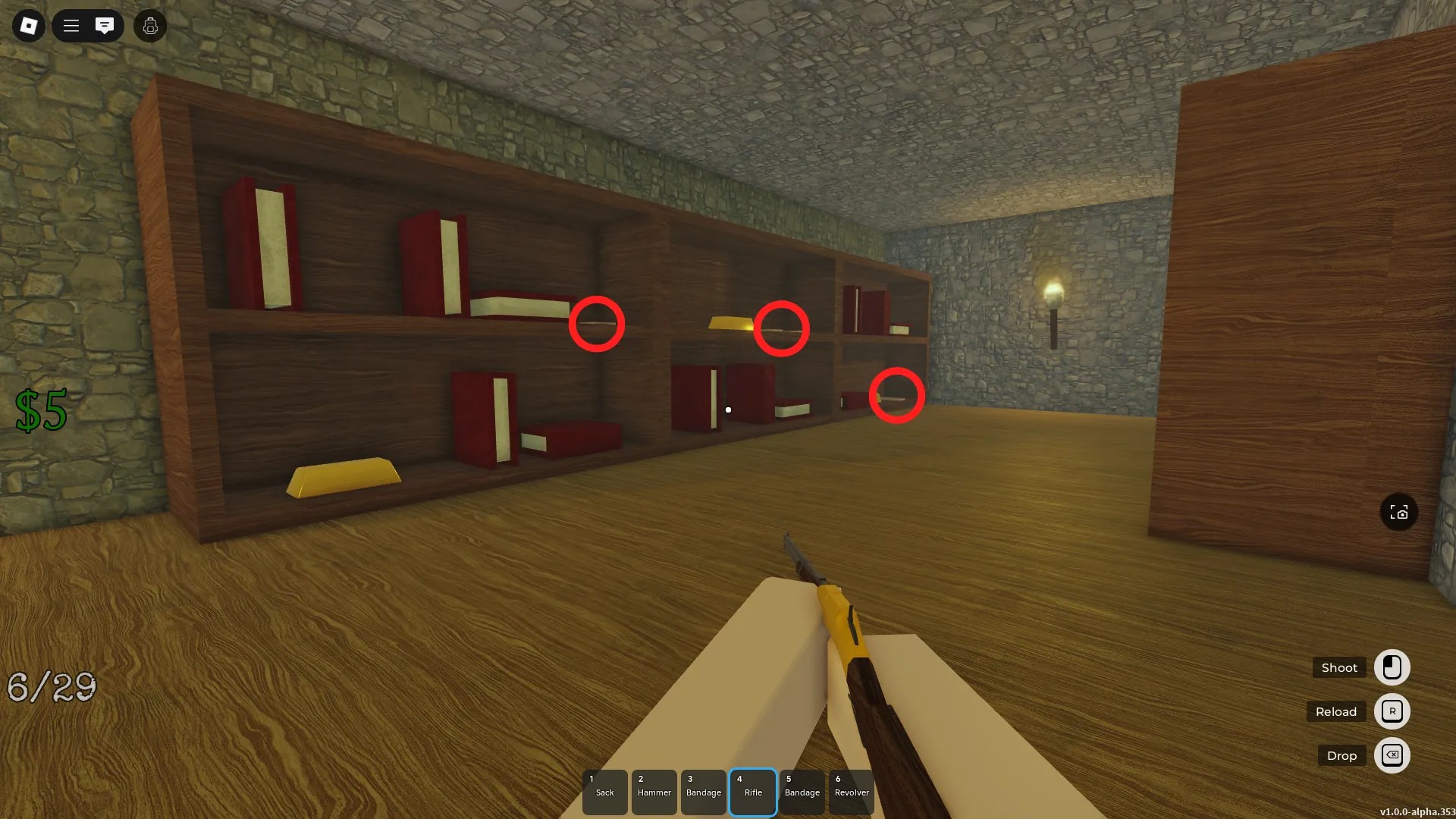Screen dimensions: 1456x819
Task: Click the backspace icon beside Drop
Action: coord(1392,755)
